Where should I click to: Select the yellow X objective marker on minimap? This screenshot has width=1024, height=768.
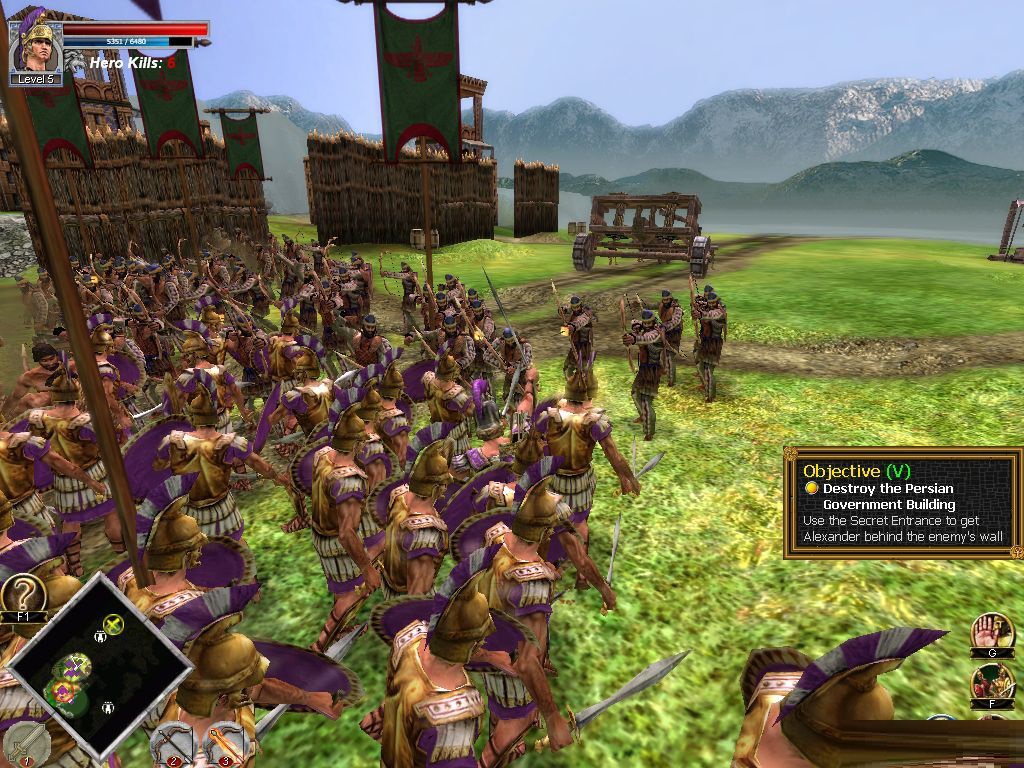(113, 625)
